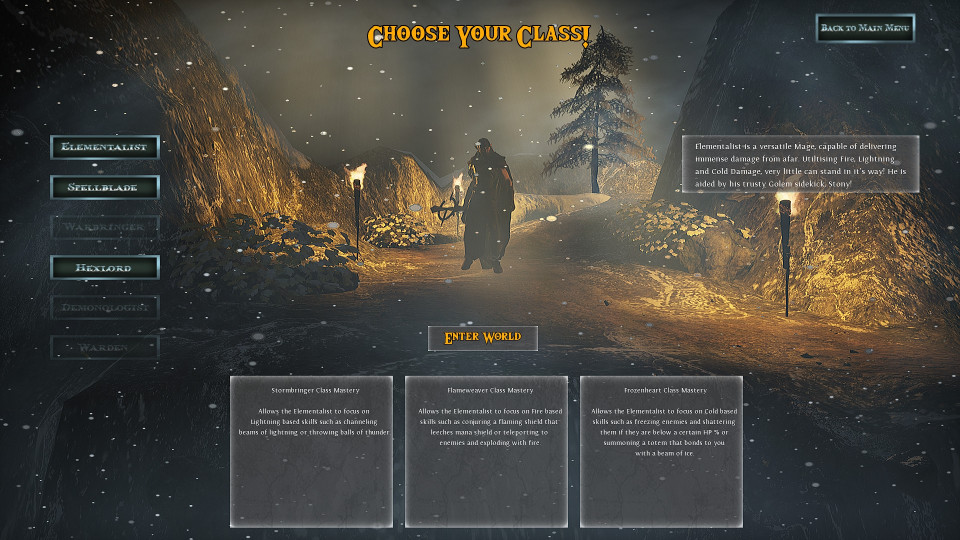
Task: Click the greyed-out Warbringer class
Action: tap(105, 227)
